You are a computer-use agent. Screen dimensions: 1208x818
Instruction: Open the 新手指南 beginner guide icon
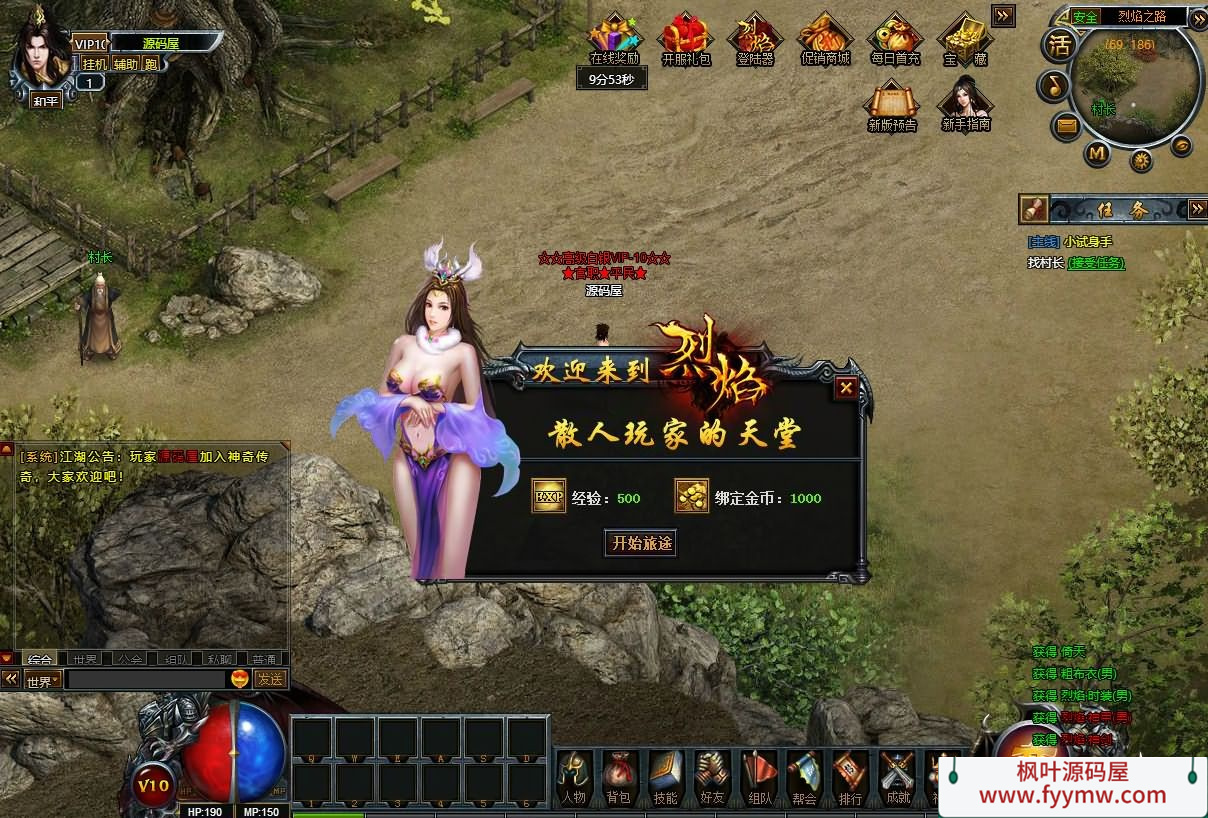click(x=965, y=104)
